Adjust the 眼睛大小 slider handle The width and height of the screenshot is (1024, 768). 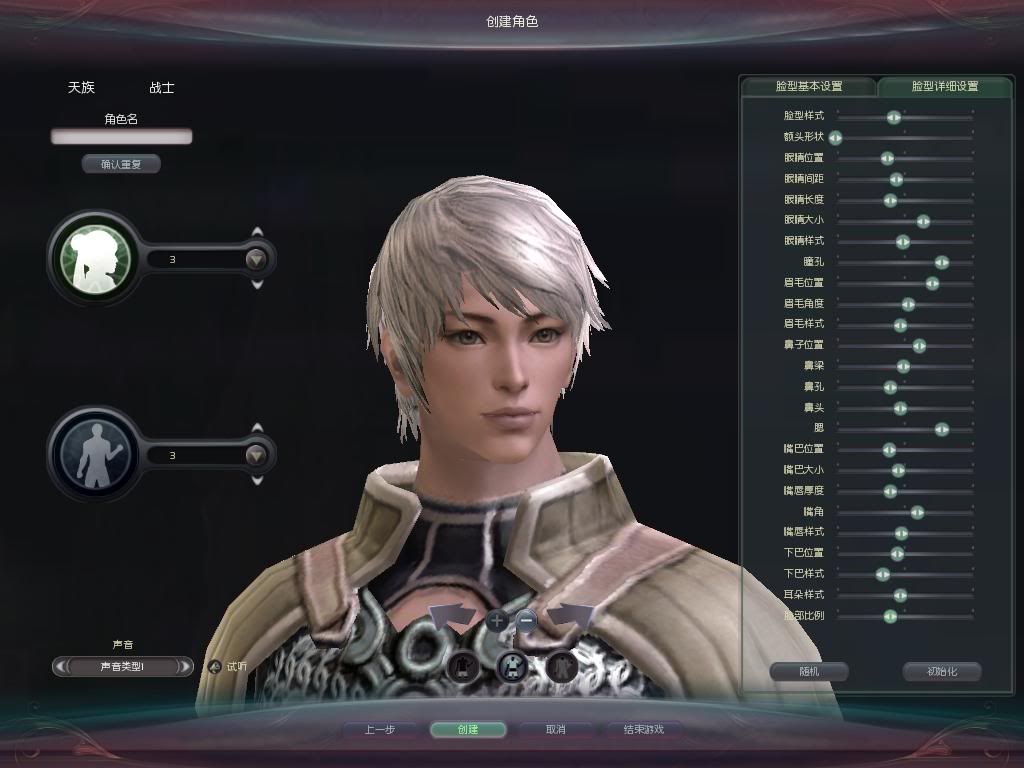click(x=923, y=221)
